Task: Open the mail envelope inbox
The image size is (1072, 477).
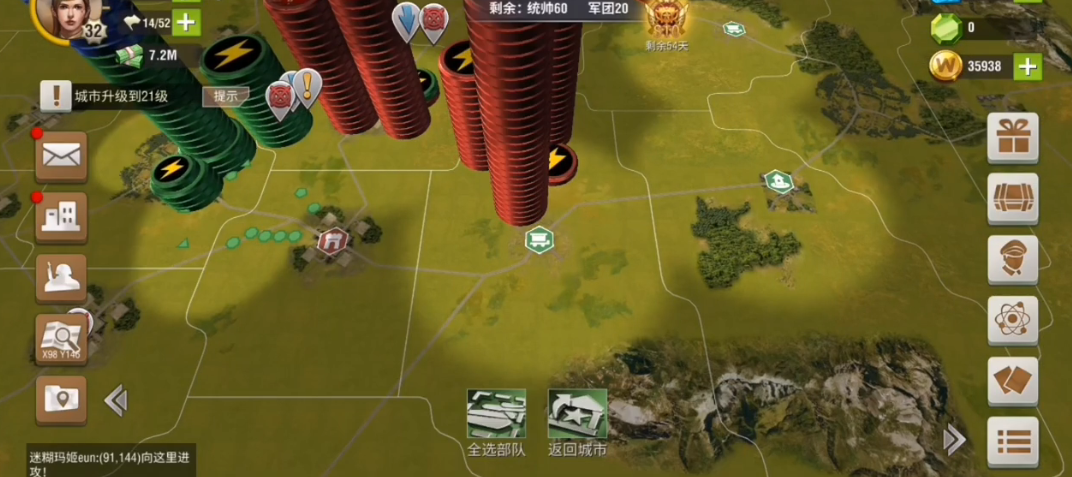Action: point(61,156)
